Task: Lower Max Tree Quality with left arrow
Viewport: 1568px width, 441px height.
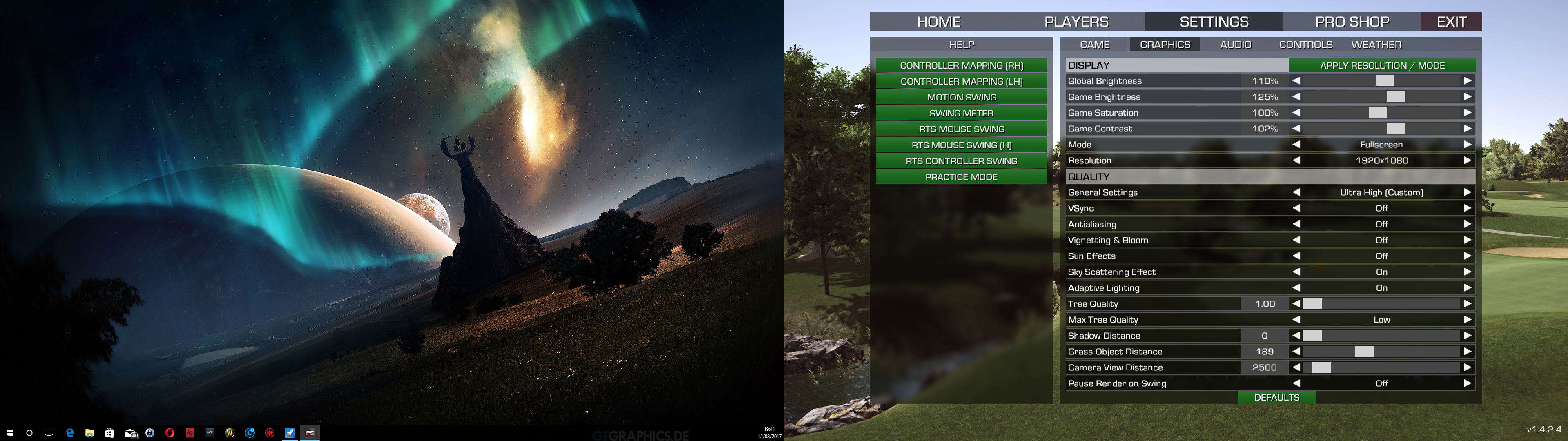Action: pos(1296,320)
